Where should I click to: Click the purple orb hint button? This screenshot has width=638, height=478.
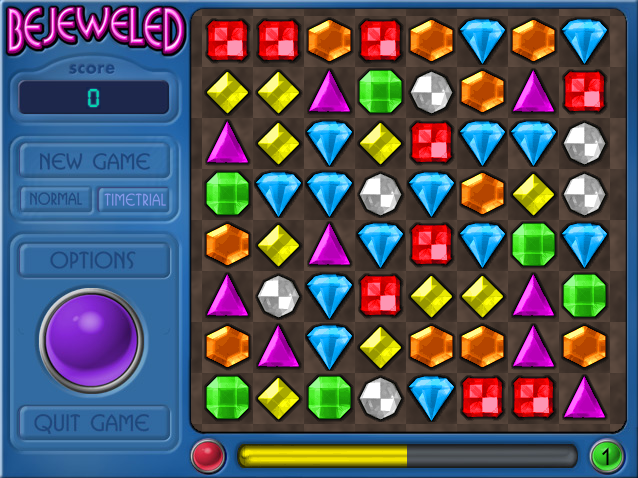click(92, 340)
